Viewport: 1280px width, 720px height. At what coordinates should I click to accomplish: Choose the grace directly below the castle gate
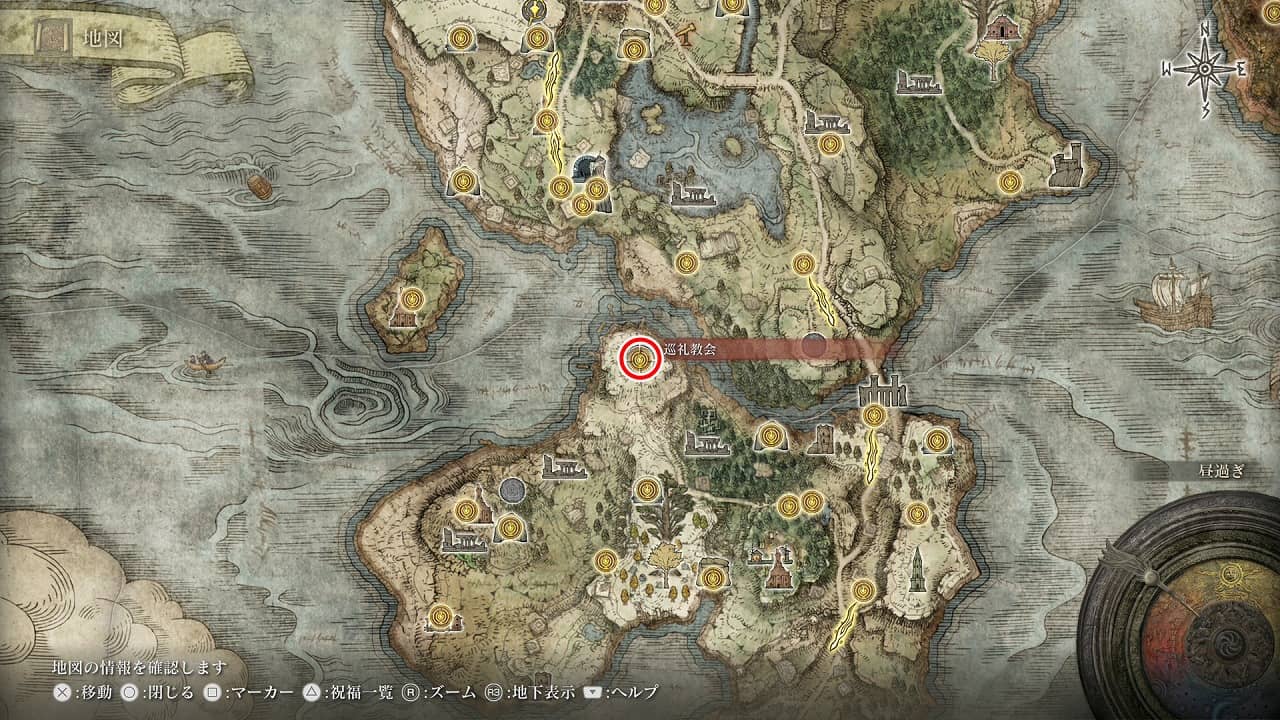(x=875, y=415)
